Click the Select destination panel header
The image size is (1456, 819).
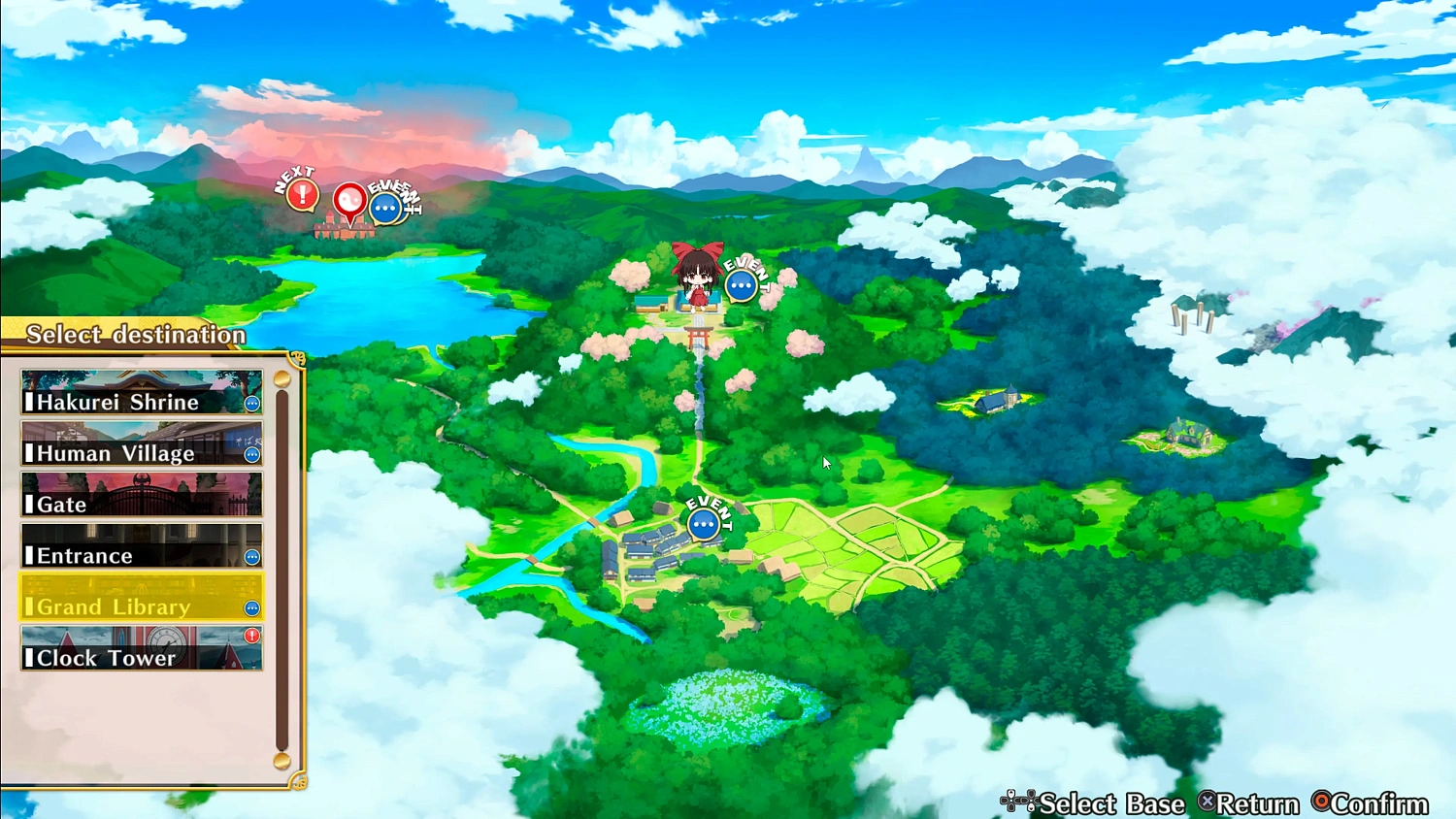click(136, 334)
